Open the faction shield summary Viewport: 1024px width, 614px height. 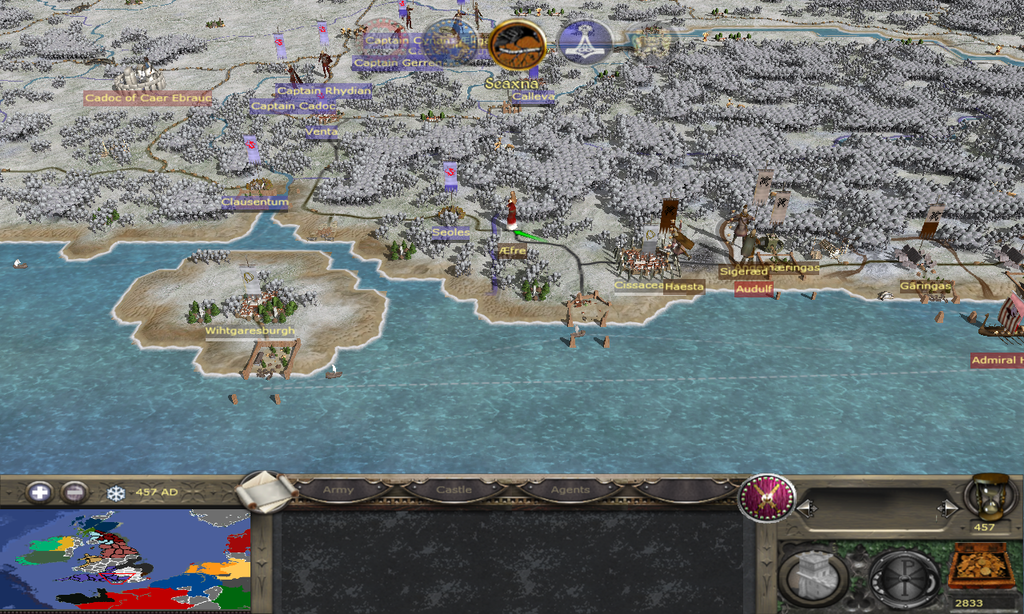tap(766, 498)
